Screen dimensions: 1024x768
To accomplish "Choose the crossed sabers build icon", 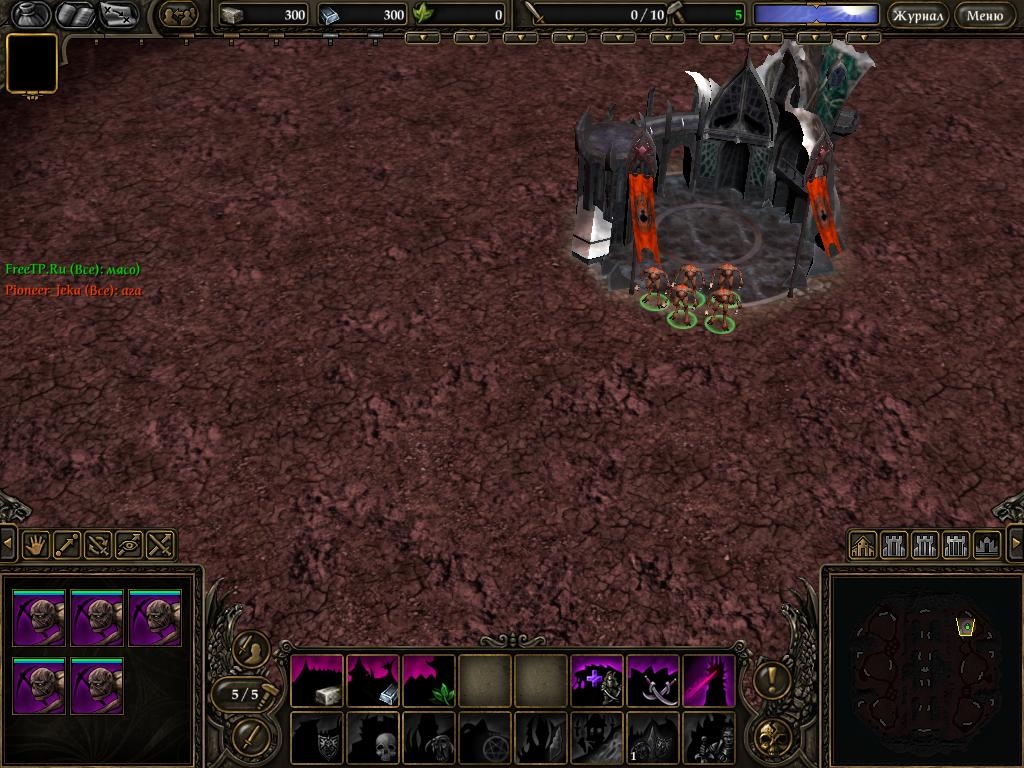I will [653, 681].
